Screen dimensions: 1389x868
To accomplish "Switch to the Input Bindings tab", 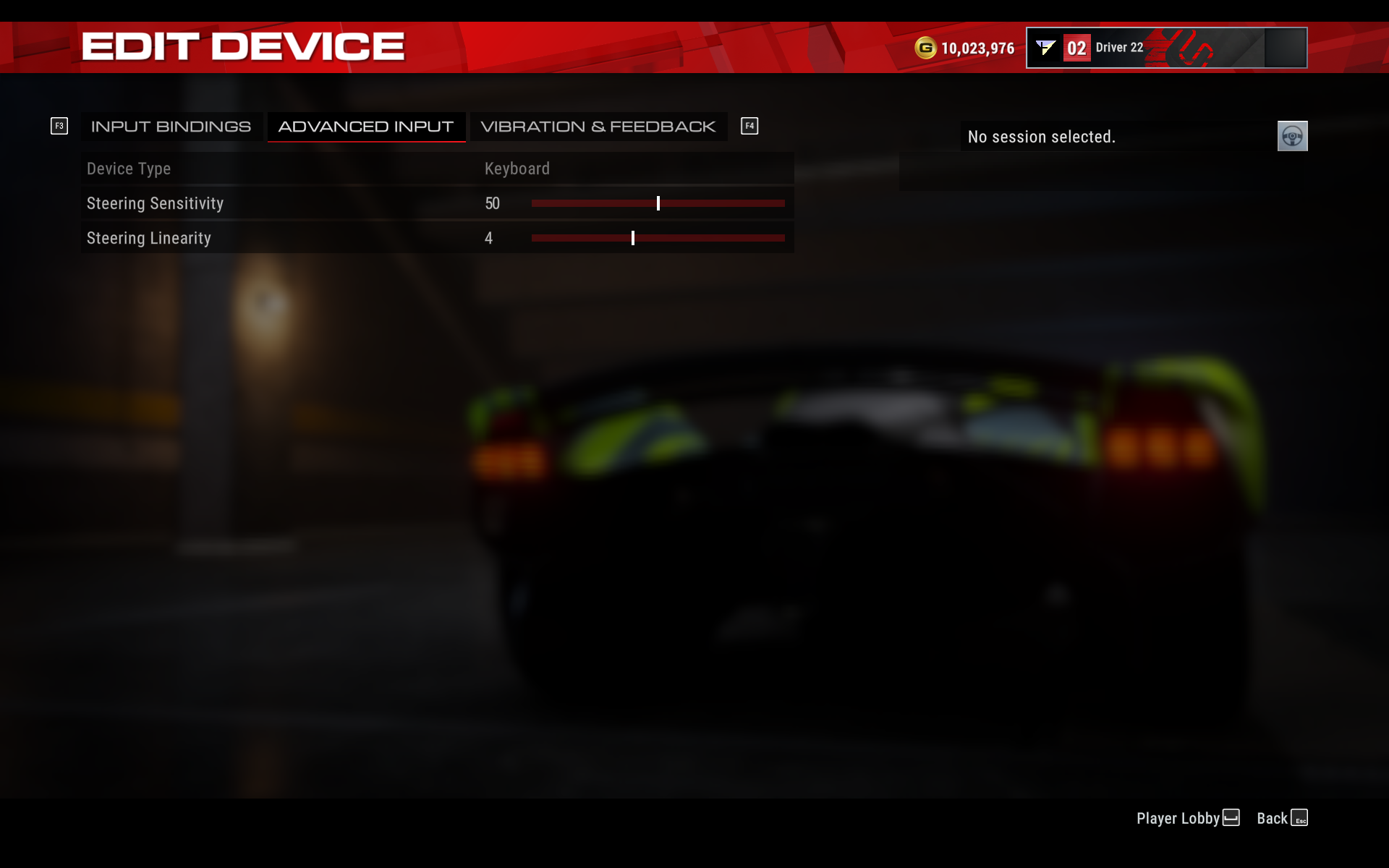I will point(171,126).
